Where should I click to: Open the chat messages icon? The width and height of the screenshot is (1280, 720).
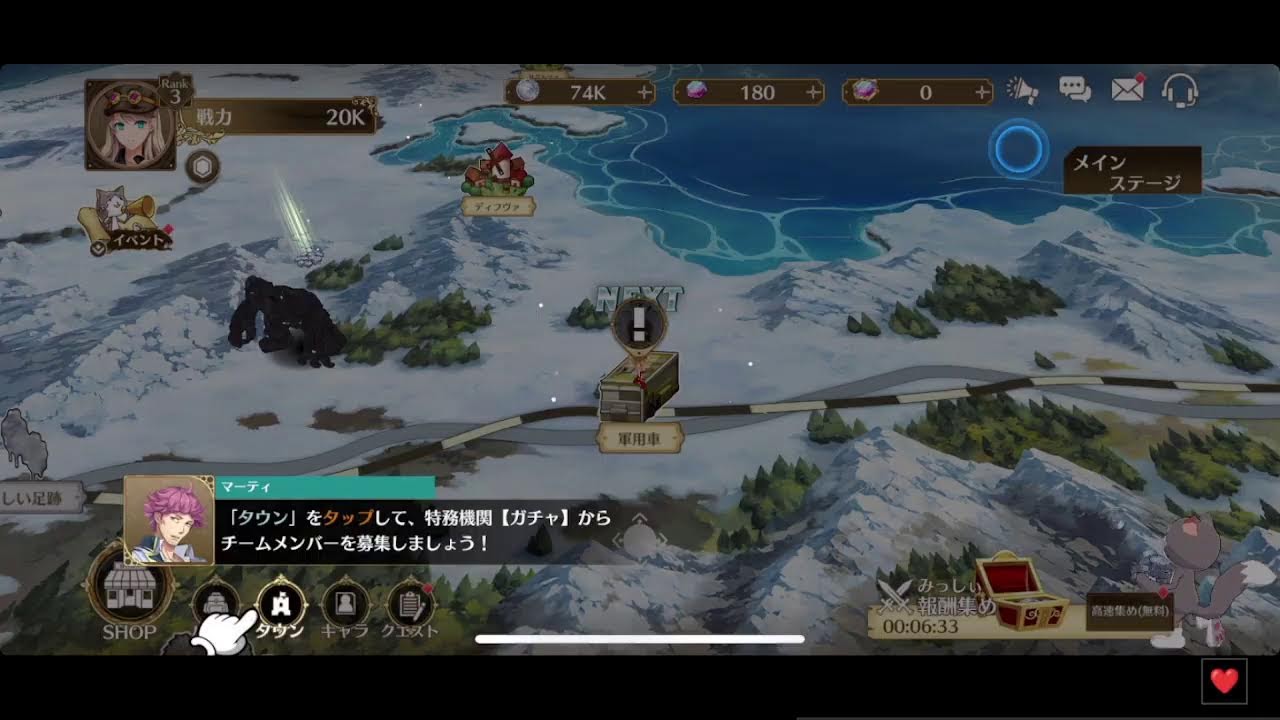(x=1074, y=90)
